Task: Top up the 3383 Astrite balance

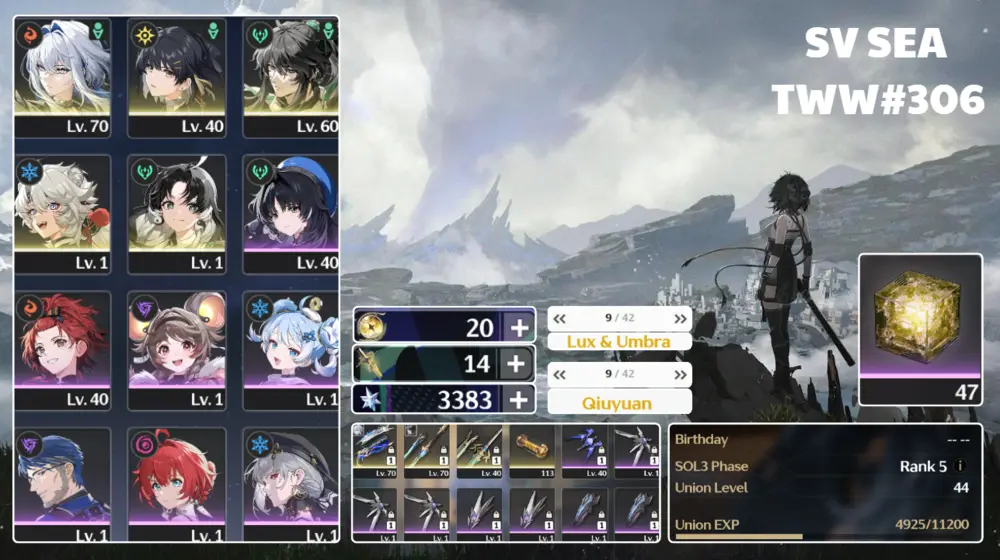Action: (x=518, y=400)
